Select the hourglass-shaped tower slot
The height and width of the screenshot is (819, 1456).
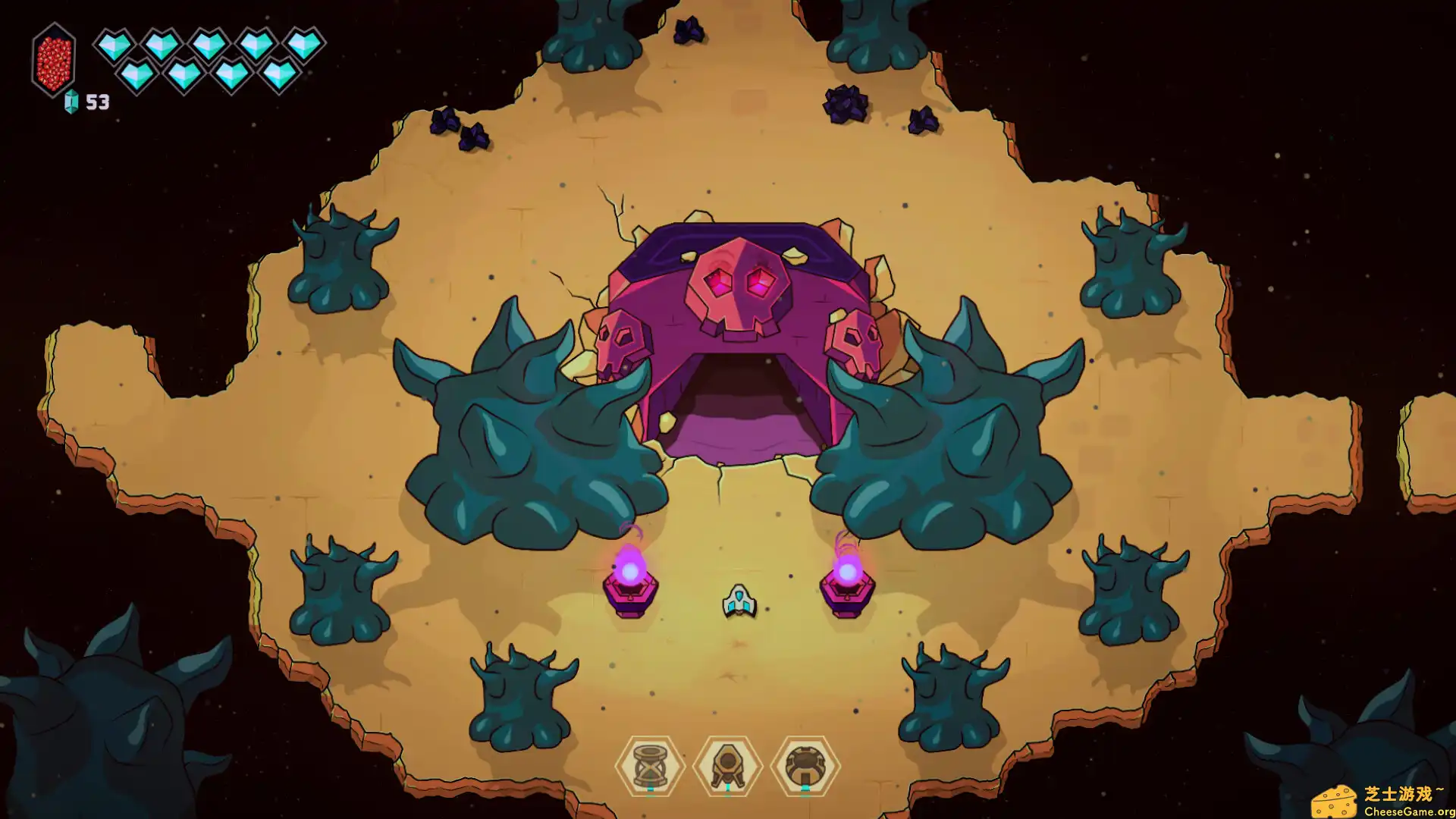pos(650,766)
